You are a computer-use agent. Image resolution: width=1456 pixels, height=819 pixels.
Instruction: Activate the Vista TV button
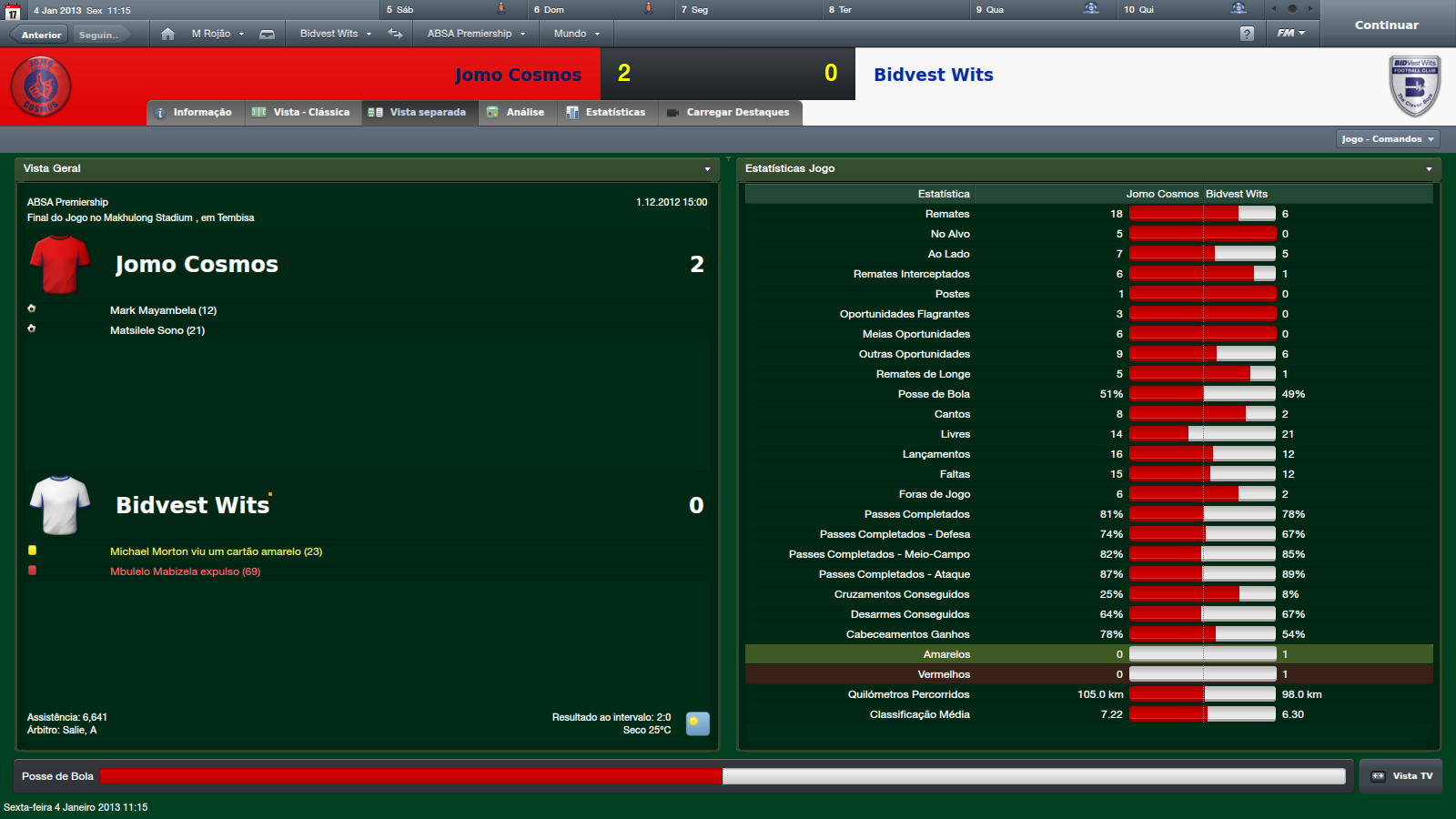pyautogui.click(x=1401, y=776)
